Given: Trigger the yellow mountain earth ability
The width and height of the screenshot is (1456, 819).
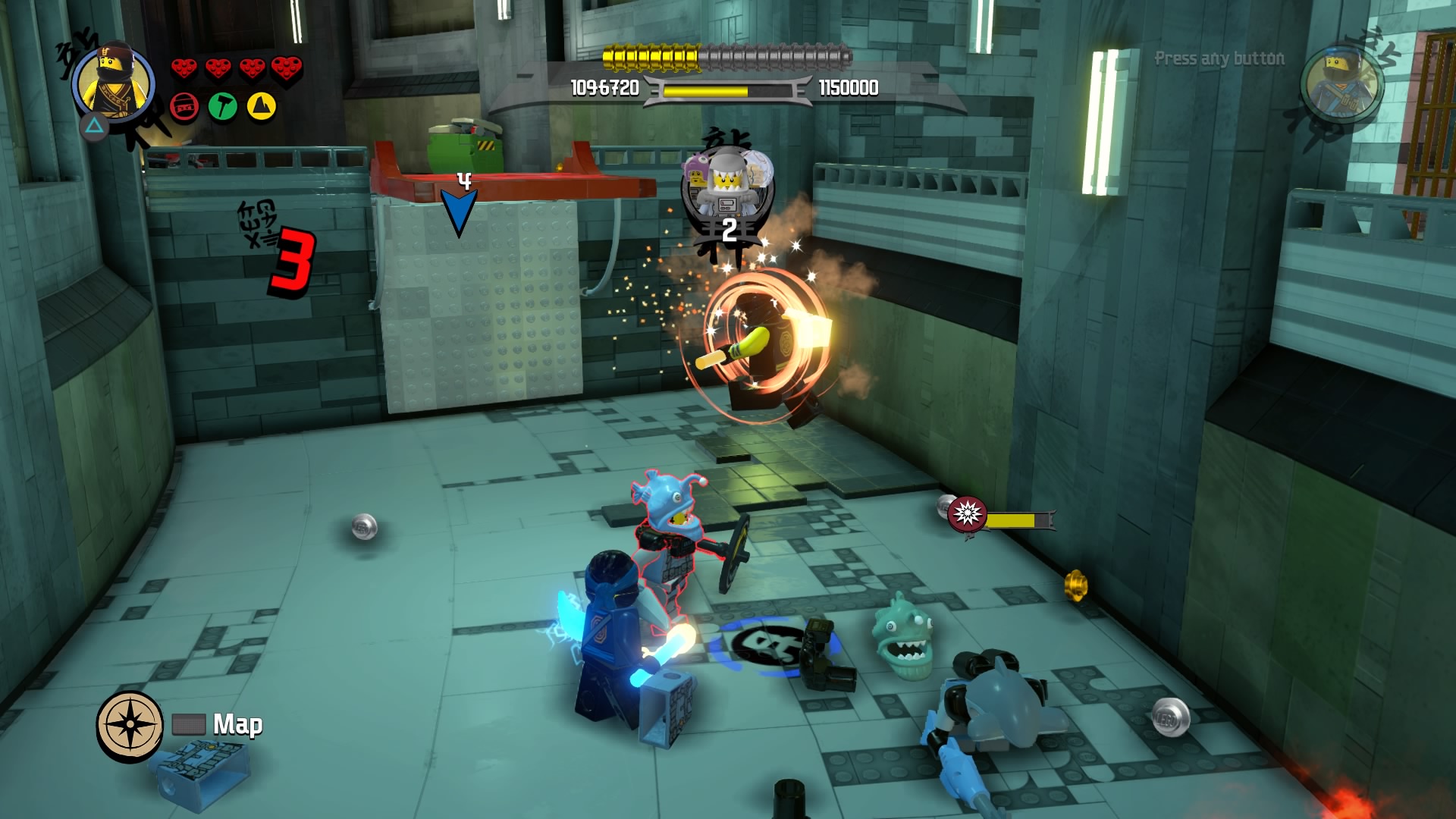Looking at the screenshot, I should coord(260,107).
